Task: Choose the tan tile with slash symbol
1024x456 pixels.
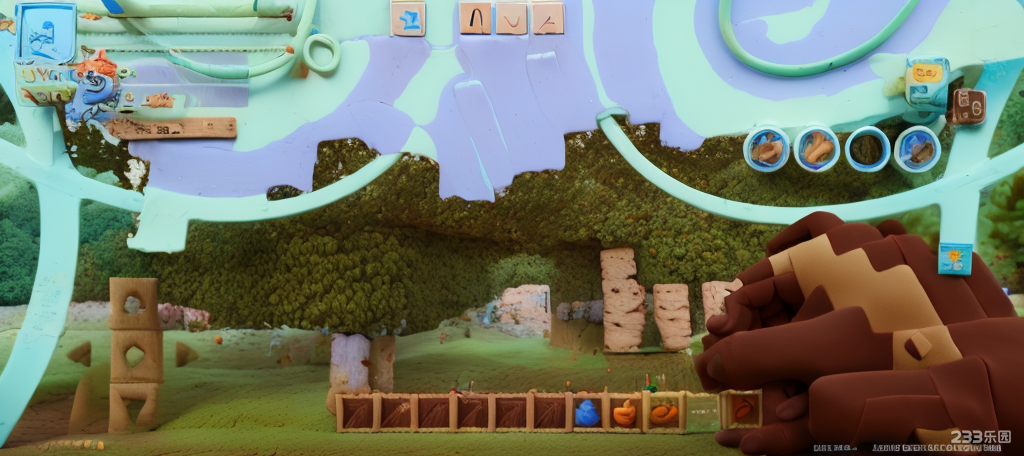Action: point(547,17)
